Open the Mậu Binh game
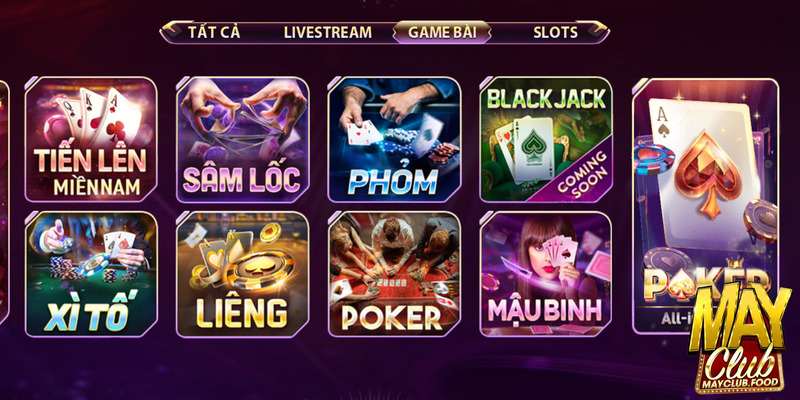The image size is (800, 400). pyautogui.click(x=546, y=274)
